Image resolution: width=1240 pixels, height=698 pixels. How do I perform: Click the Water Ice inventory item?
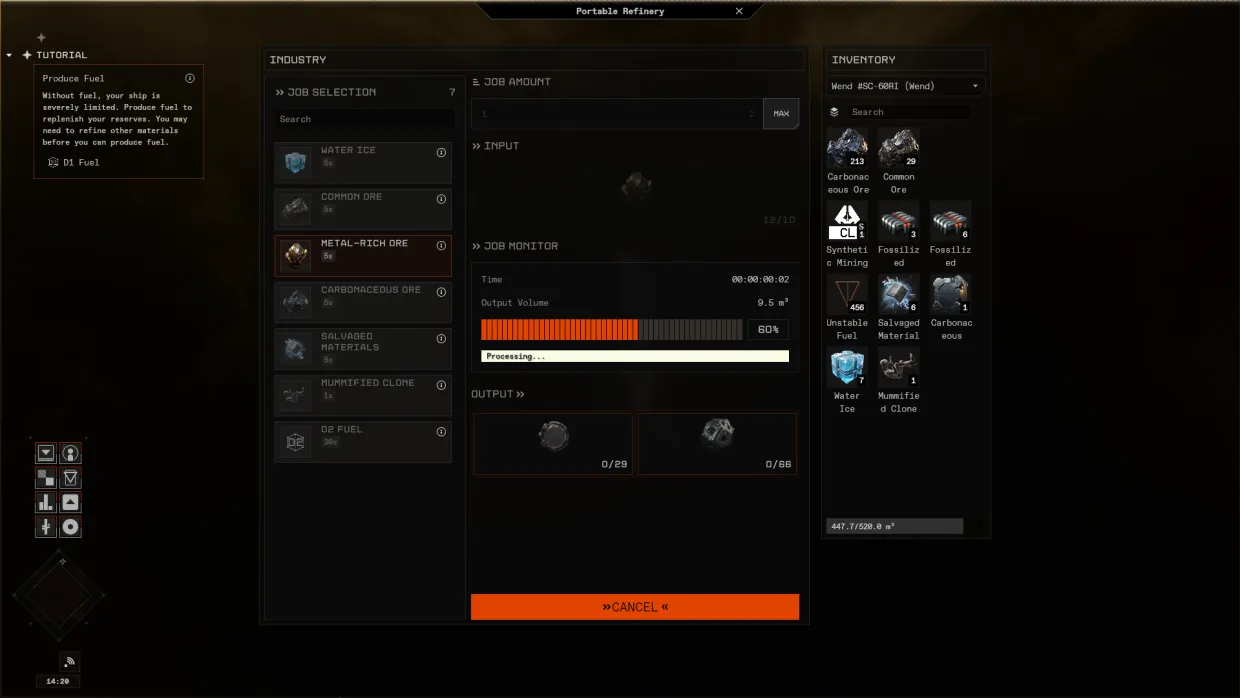(x=847, y=367)
